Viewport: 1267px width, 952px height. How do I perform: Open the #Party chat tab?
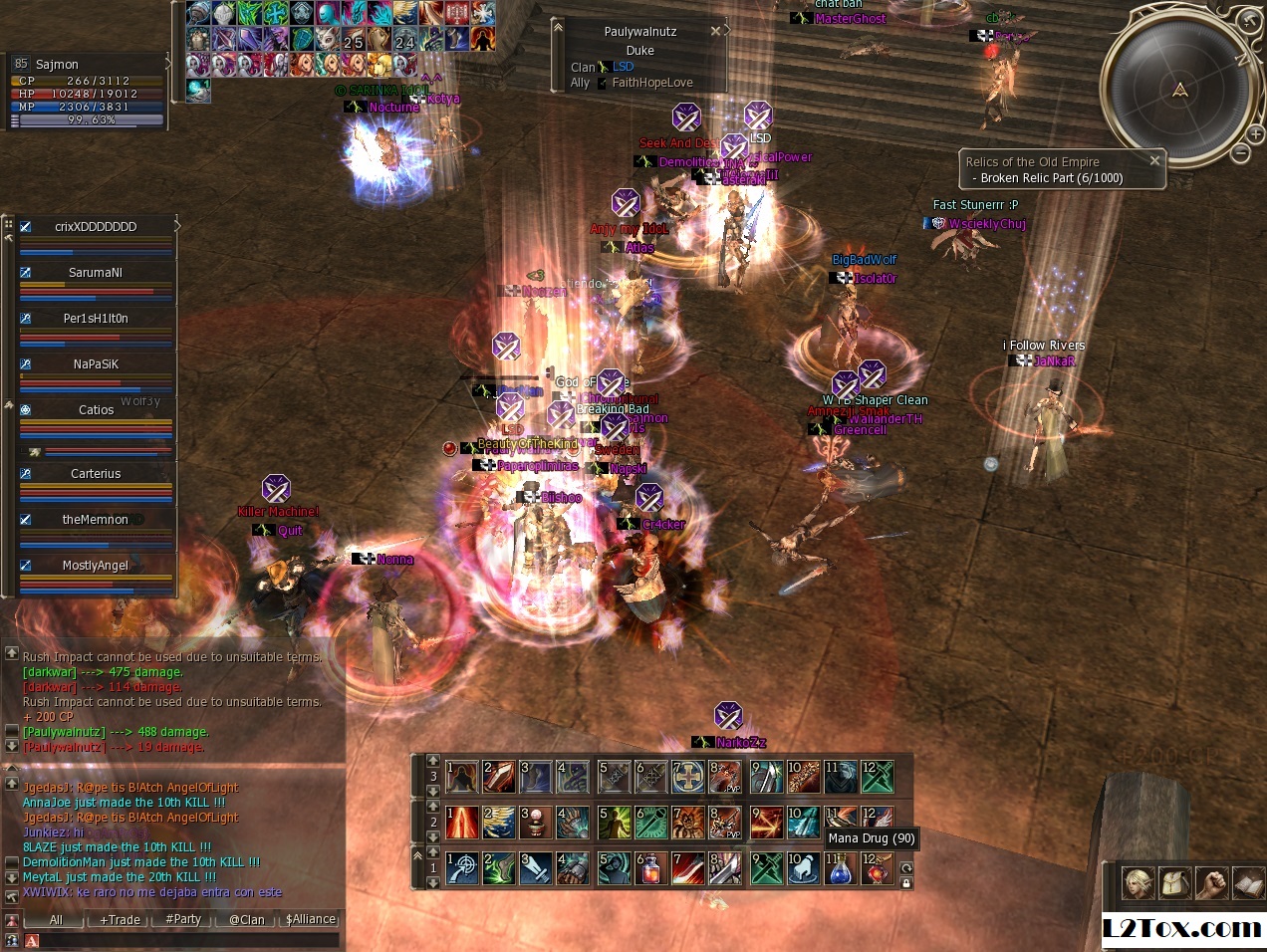[183, 919]
